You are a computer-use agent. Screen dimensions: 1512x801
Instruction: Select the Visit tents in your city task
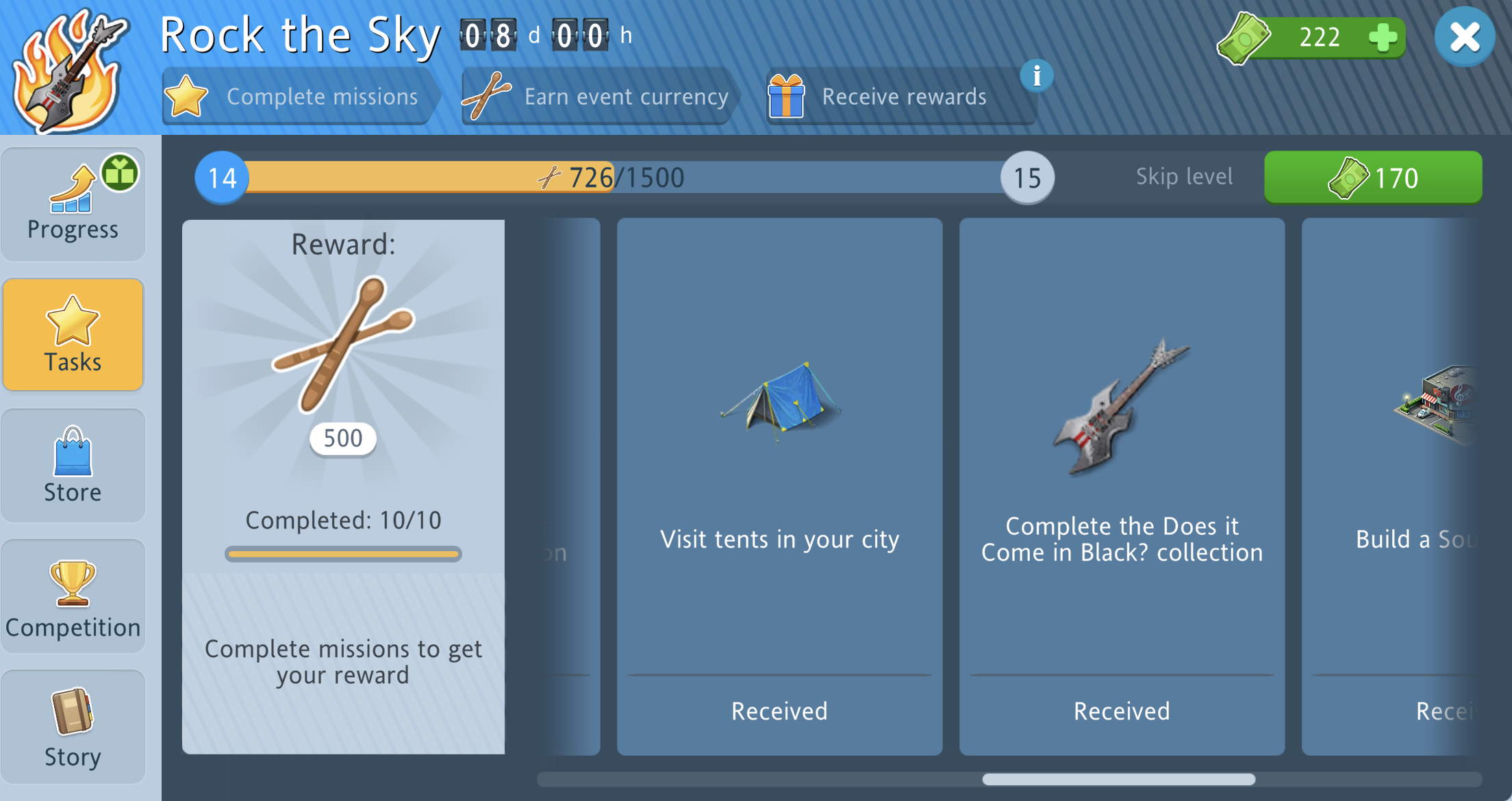click(779, 486)
